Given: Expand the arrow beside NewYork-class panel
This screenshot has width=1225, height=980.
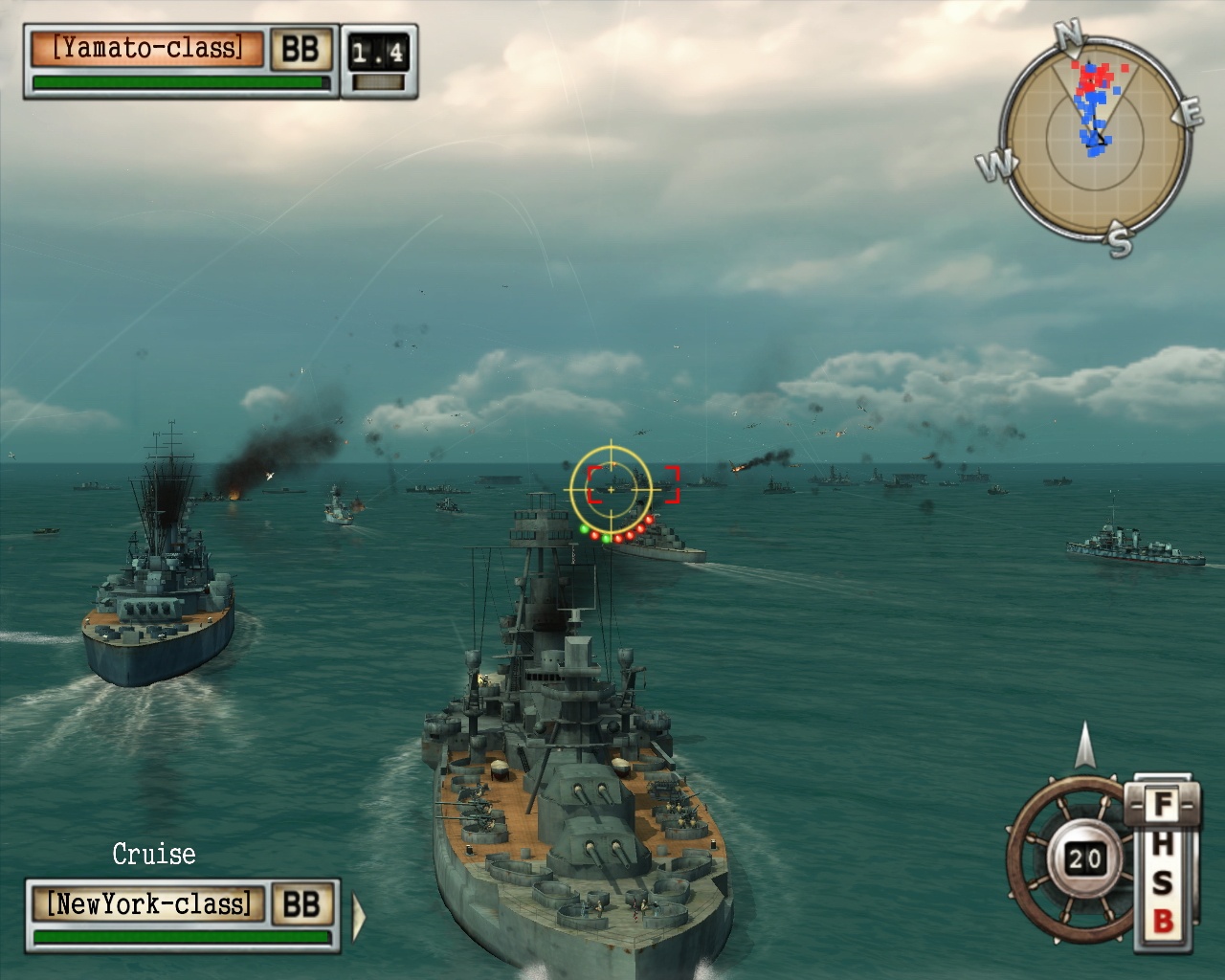Looking at the screenshot, I should click(x=359, y=916).
